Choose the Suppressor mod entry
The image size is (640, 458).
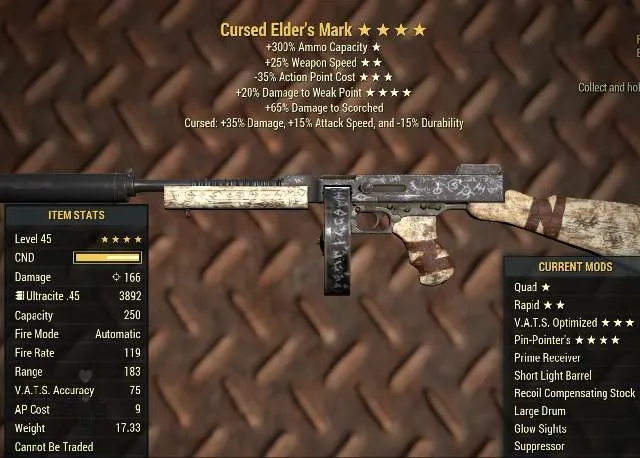coord(539,446)
